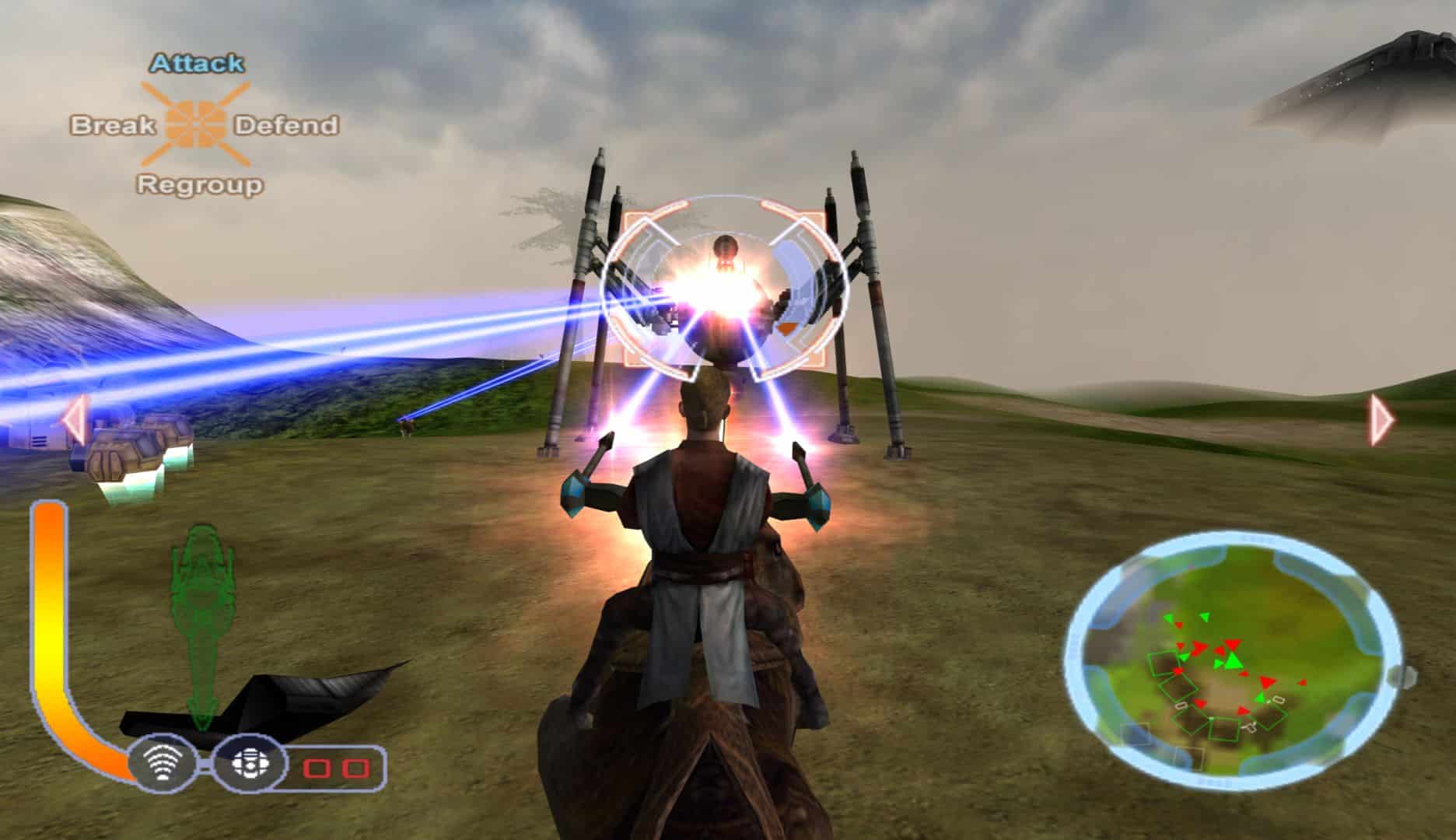Click the right-pointing arrow indicator
Screen dimensions: 1456x840
(1382, 420)
